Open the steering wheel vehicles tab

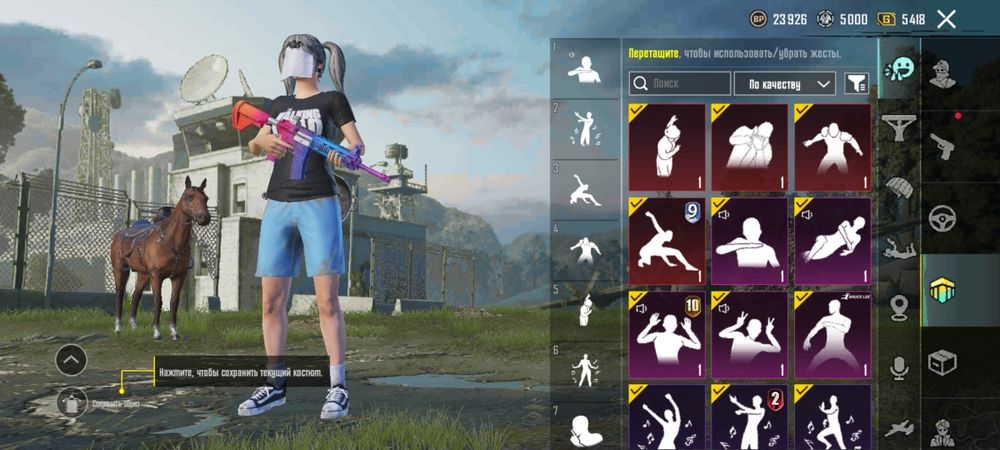click(942, 217)
